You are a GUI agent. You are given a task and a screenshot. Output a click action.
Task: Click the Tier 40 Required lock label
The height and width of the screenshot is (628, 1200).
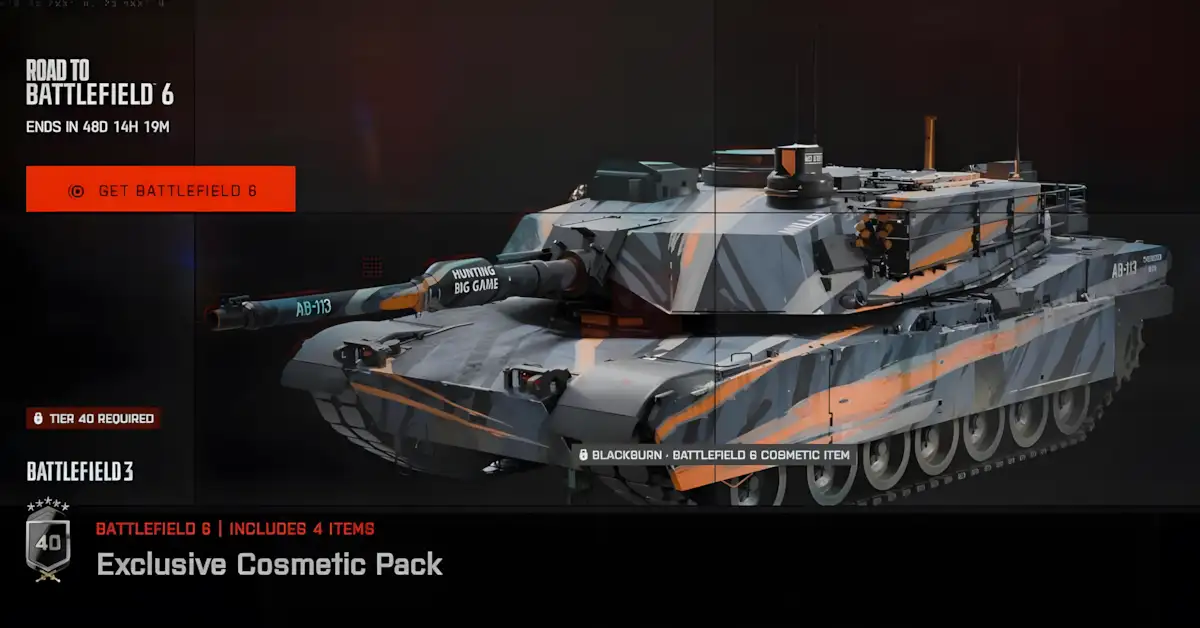[x=94, y=418]
